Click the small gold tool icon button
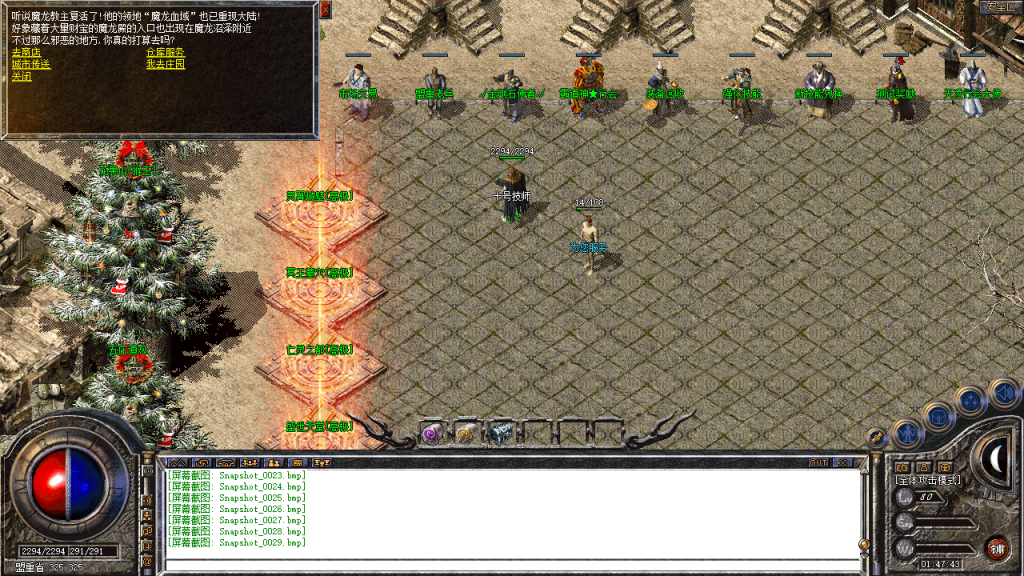 pyautogui.click(x=874, y=437)
